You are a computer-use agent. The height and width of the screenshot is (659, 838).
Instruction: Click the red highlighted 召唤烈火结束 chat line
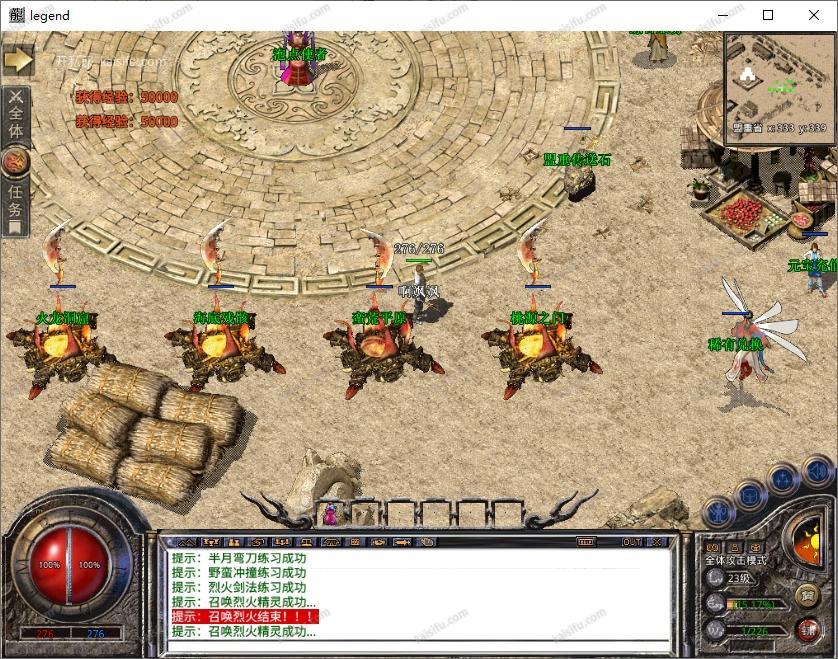(245, 617)
